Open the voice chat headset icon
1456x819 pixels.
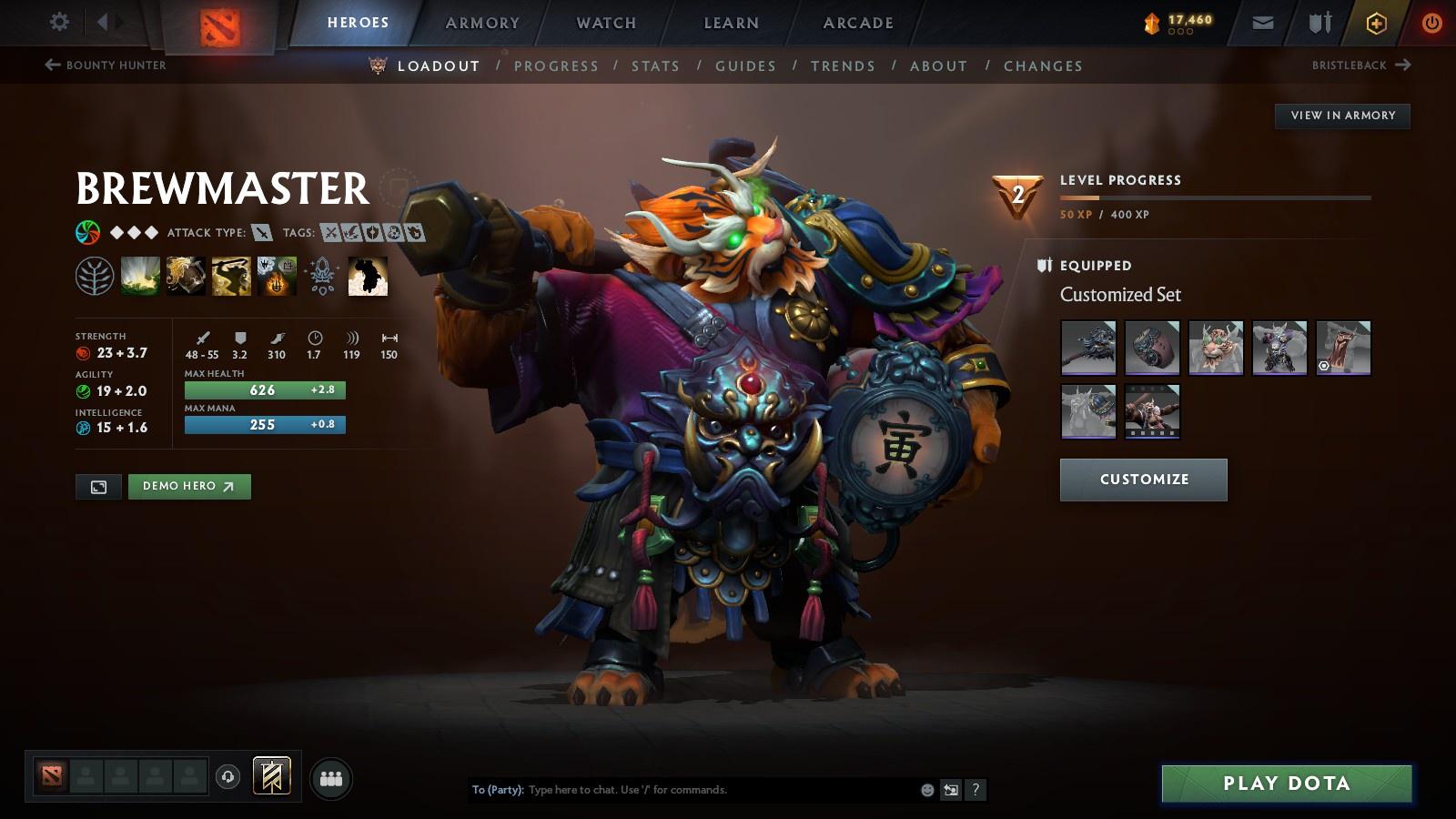(227, 778)
